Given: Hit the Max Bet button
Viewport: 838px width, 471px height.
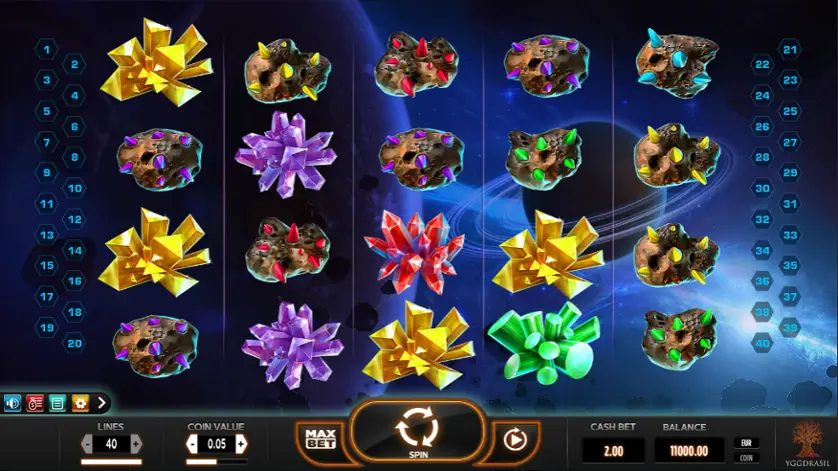Looking at the screenshot, I should click(x=320, y=438).
